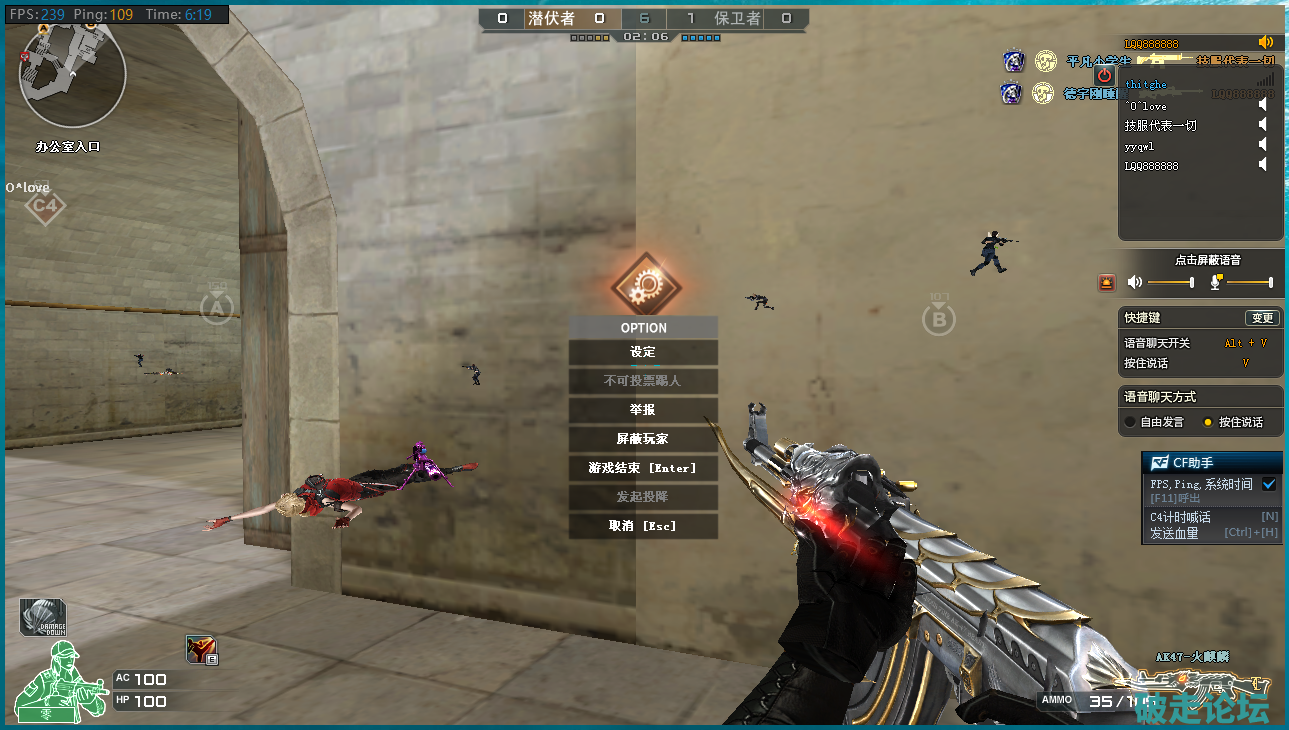Mute voice of player yyqwl

coord(1263,145)
